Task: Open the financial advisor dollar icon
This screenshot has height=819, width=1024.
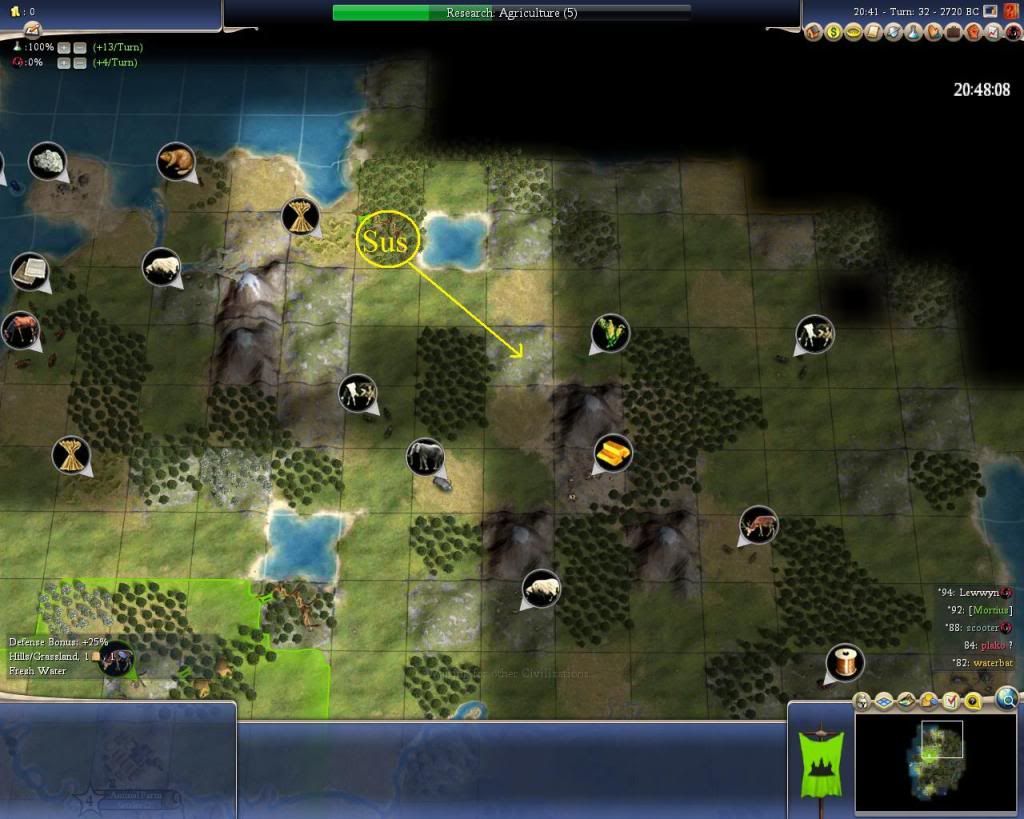Action: [x=833, y=33]
